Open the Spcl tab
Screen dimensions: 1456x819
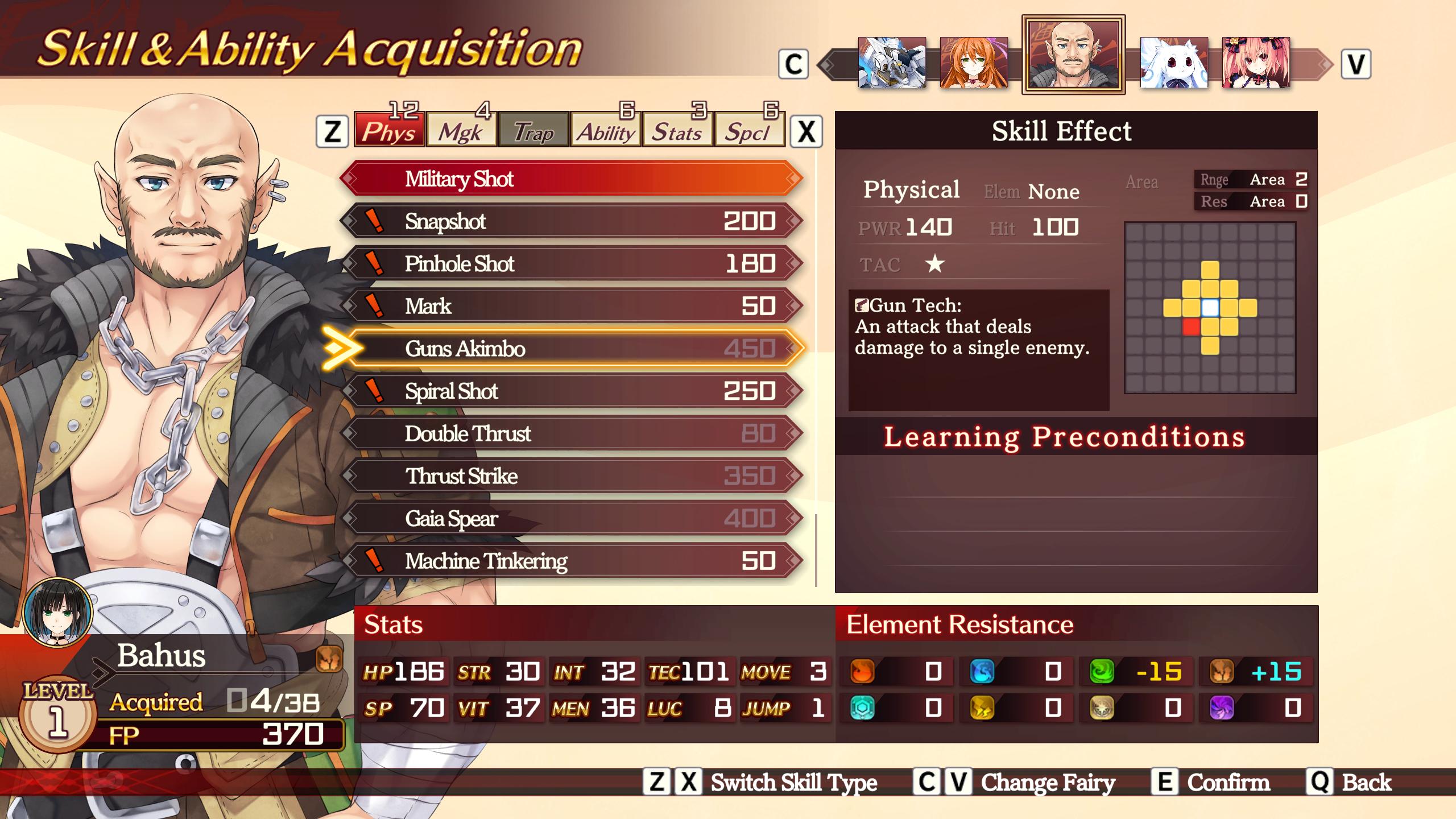(x=748, y=131)
